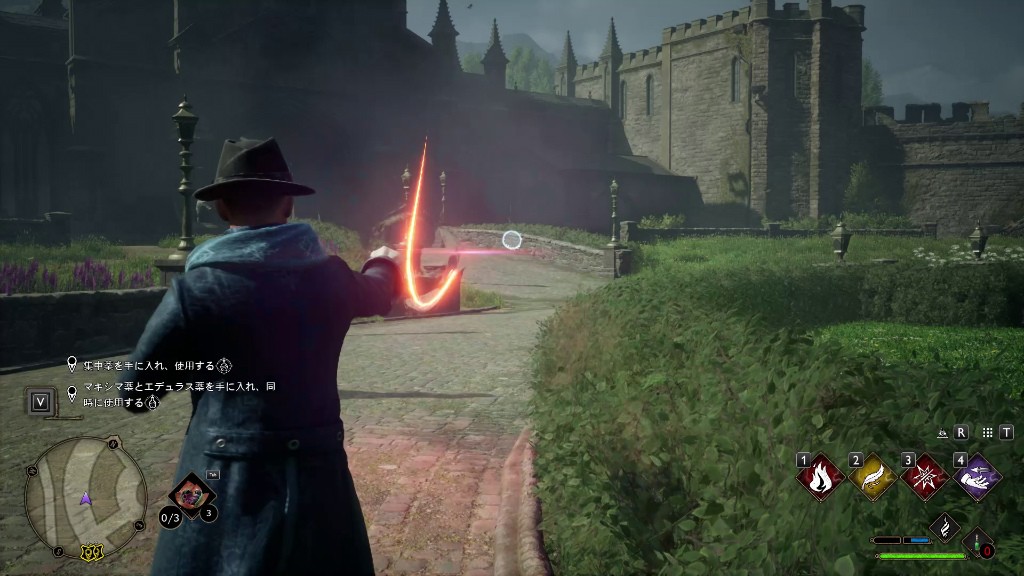Select the Focus Potion objective line
The image size is (1024, 576).
coord(150,365)
